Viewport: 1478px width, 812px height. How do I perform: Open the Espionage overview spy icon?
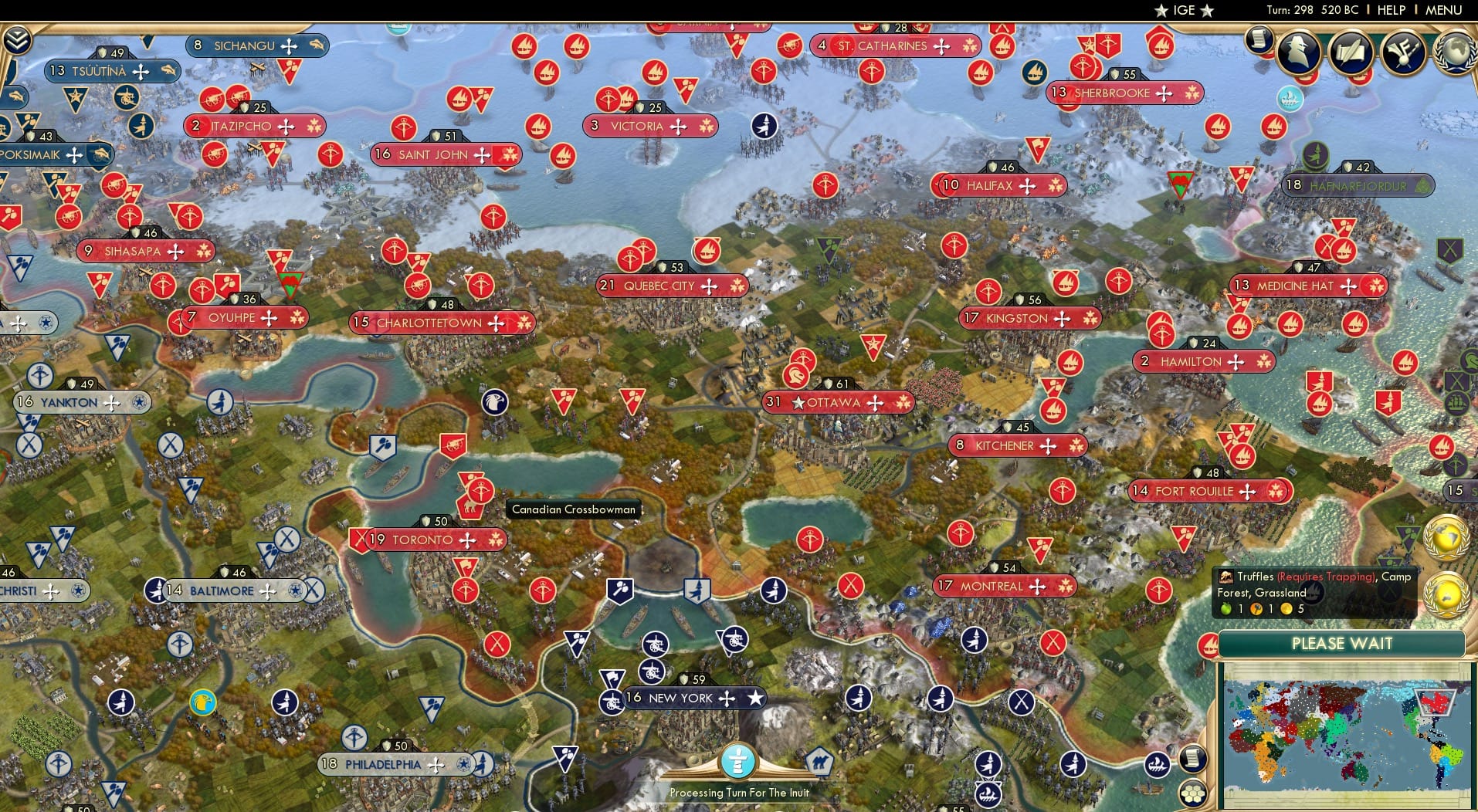(x=1299, y=52)
